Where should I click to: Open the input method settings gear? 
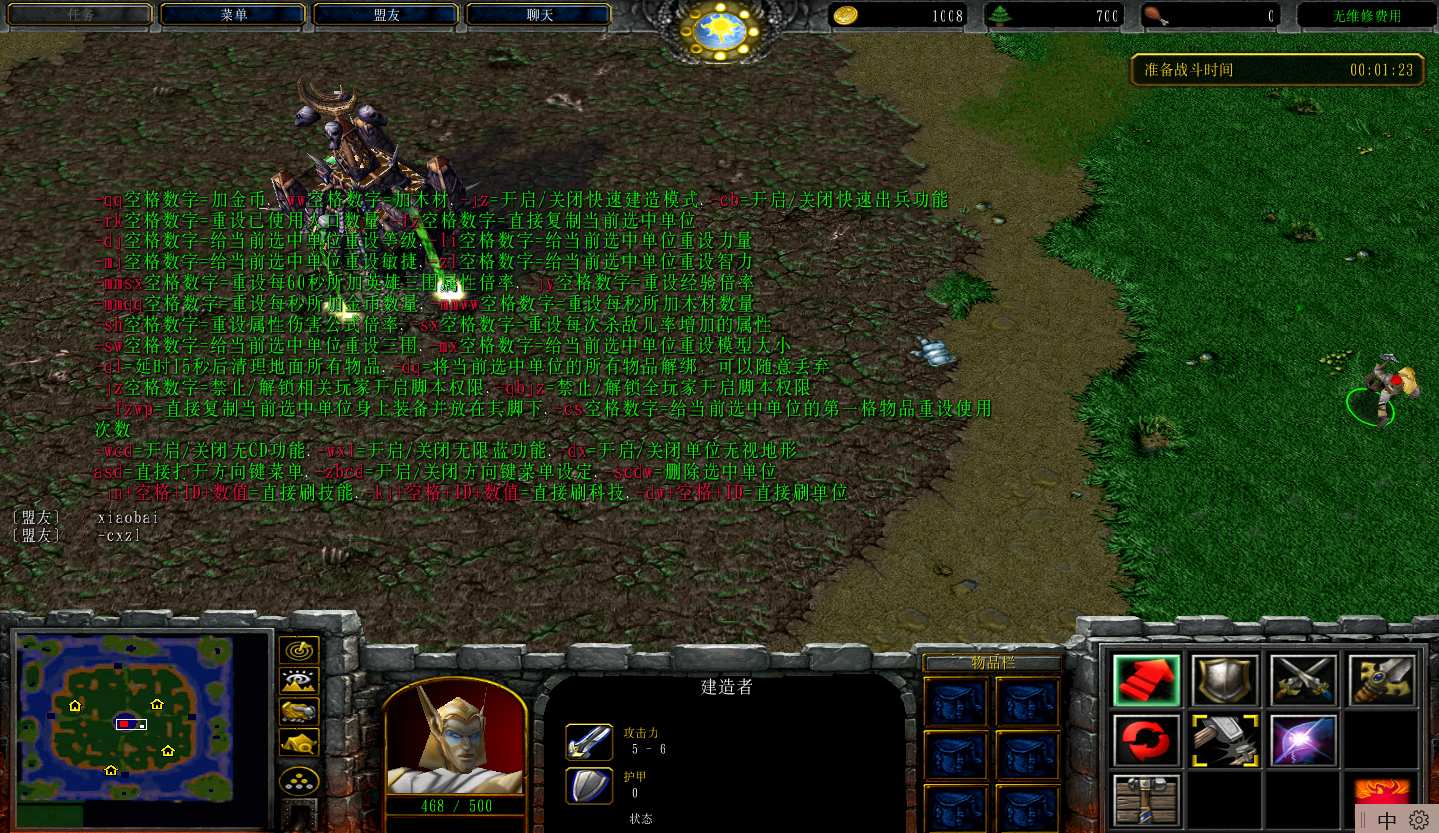pos(1419,820)
